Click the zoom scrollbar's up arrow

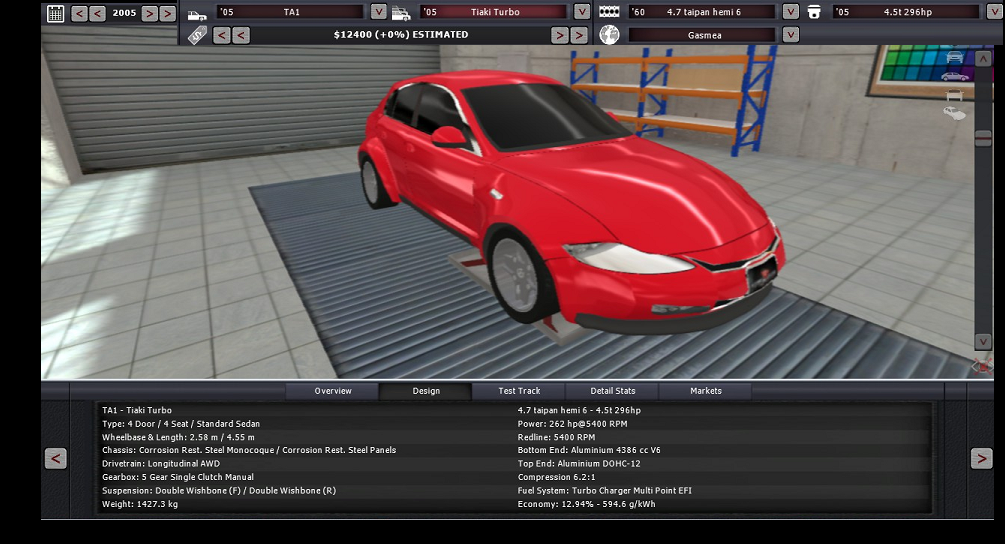983,60
